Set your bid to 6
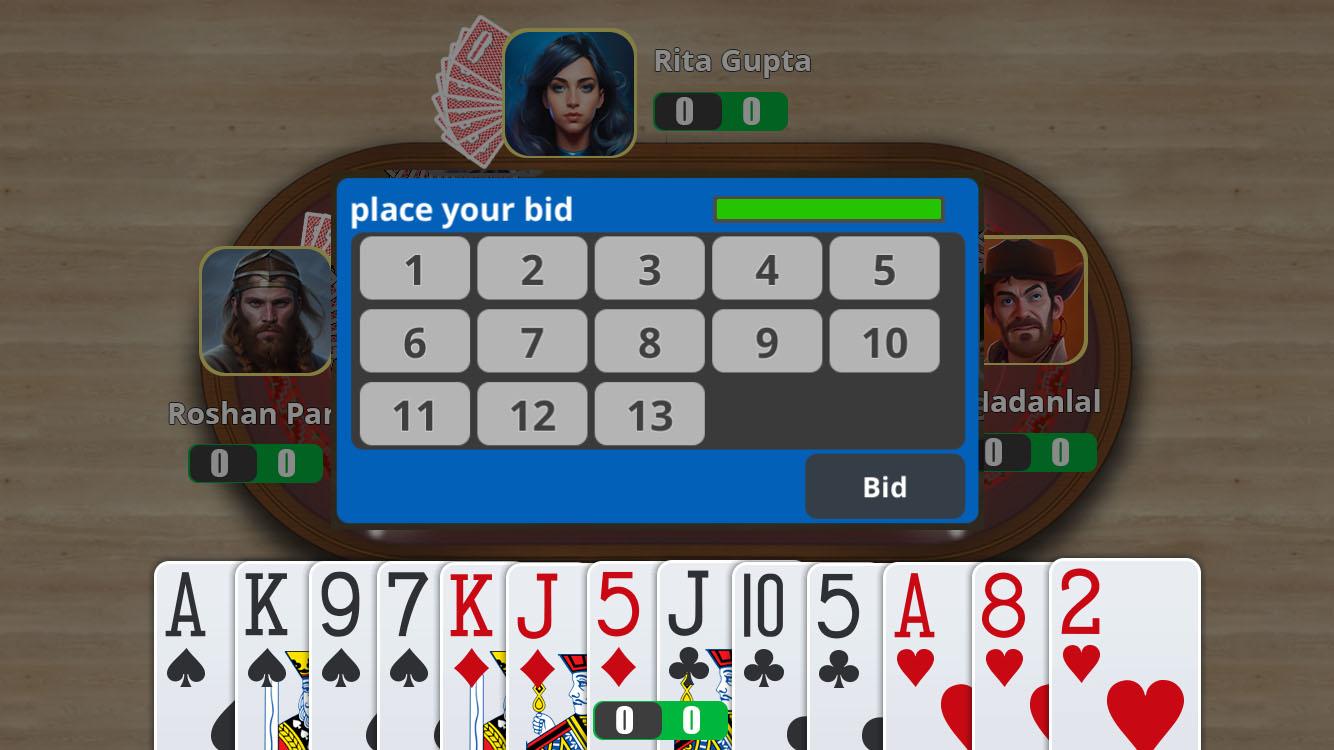The height and width of the screenshot is (750, 1334). pyautogui.click(x=414, y=341)
